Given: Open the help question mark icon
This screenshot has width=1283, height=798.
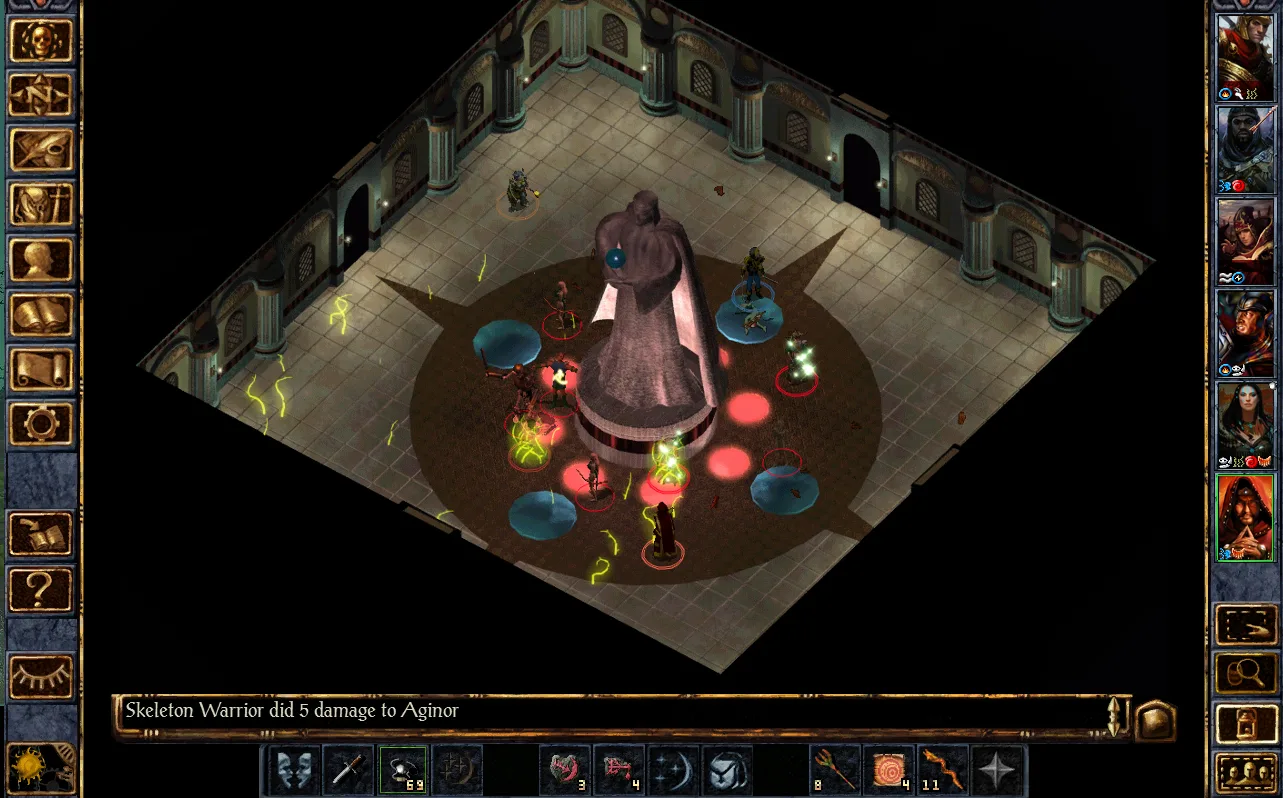Looking at the screenshot, I should [x=41, y=590].
